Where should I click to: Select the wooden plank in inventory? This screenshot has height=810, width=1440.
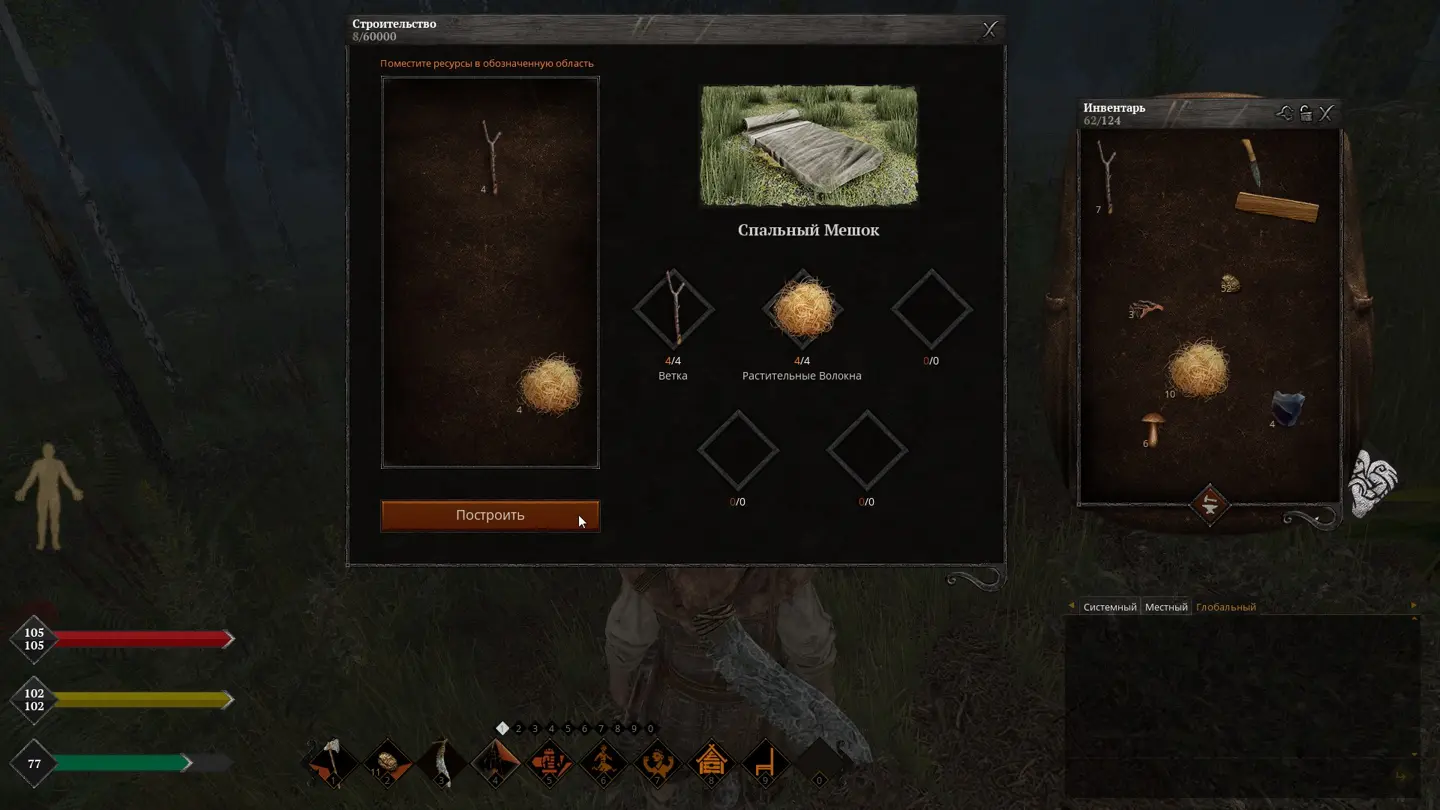coord(1277,207)
